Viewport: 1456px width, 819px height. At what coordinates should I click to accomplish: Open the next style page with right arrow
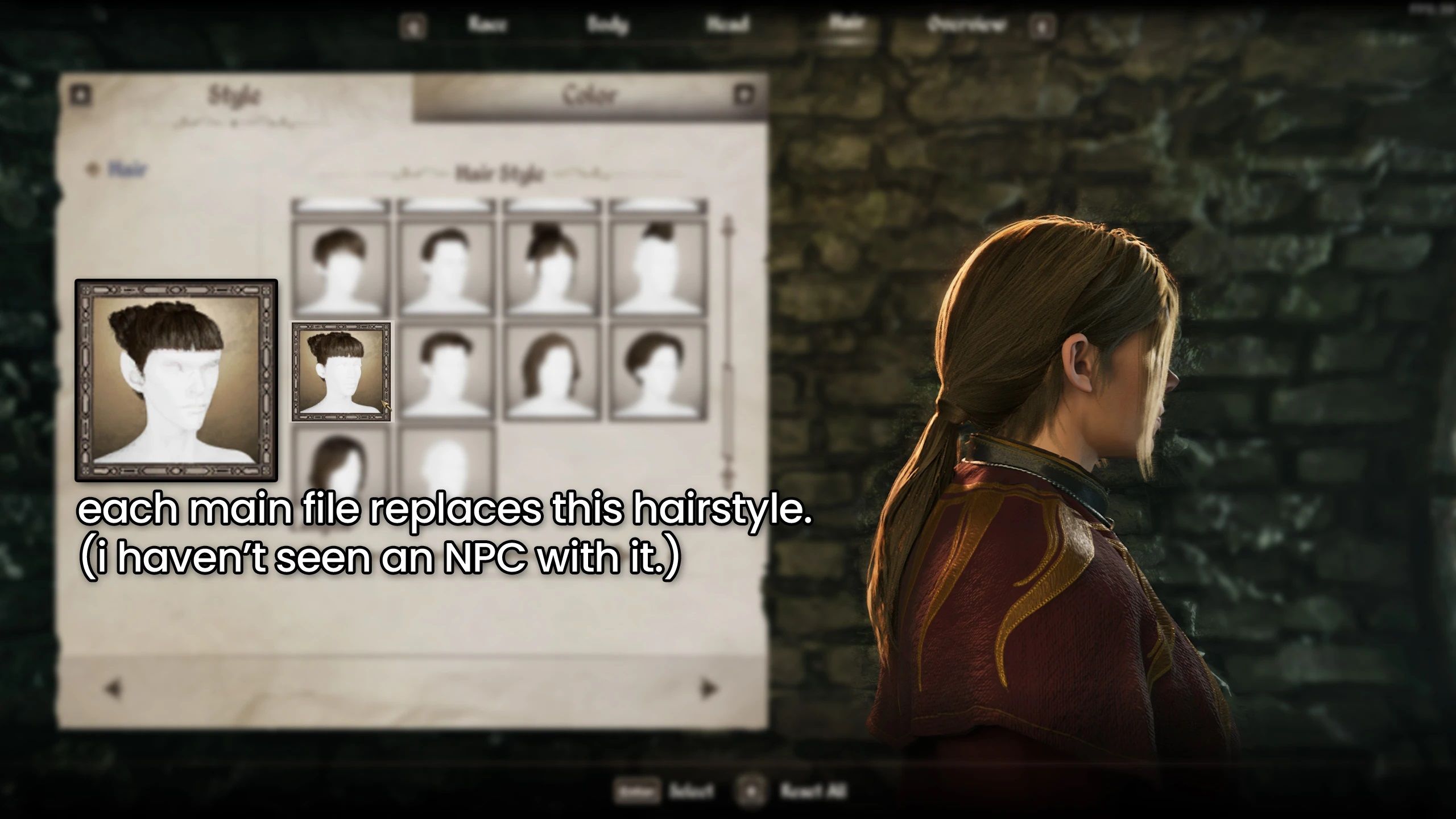coord(708,688)
